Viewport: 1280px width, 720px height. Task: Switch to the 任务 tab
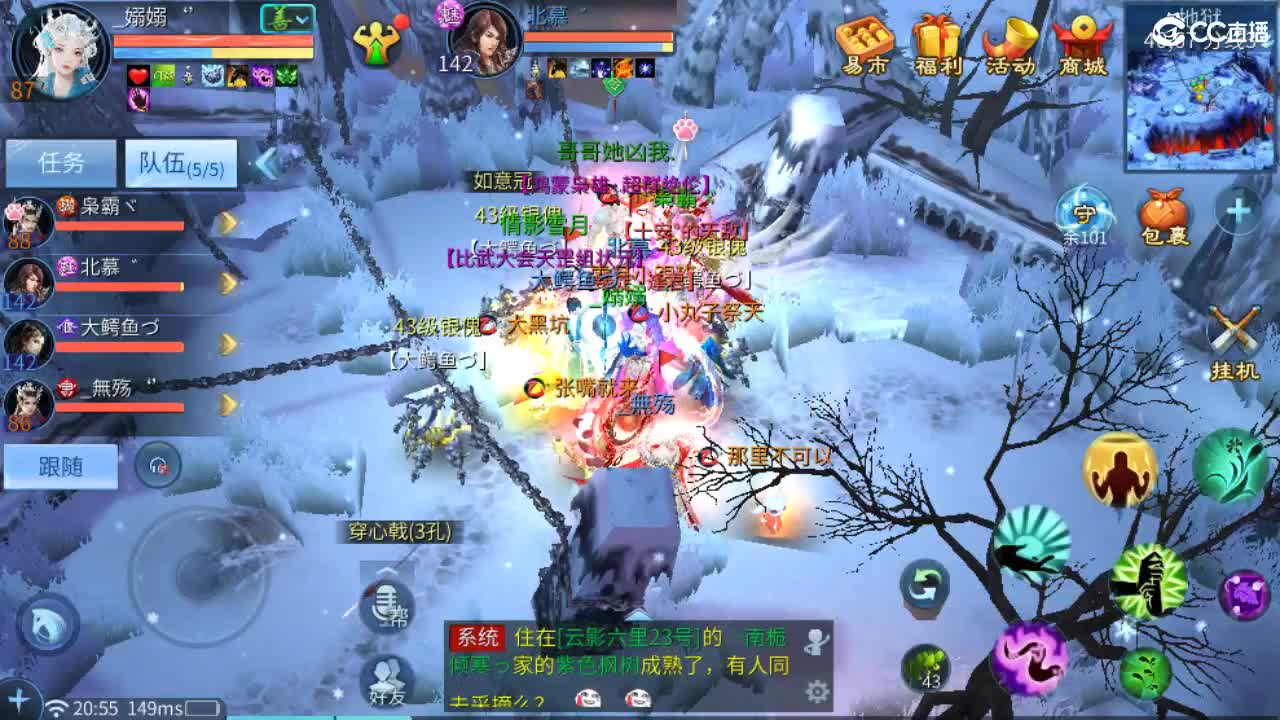[58, 160]
